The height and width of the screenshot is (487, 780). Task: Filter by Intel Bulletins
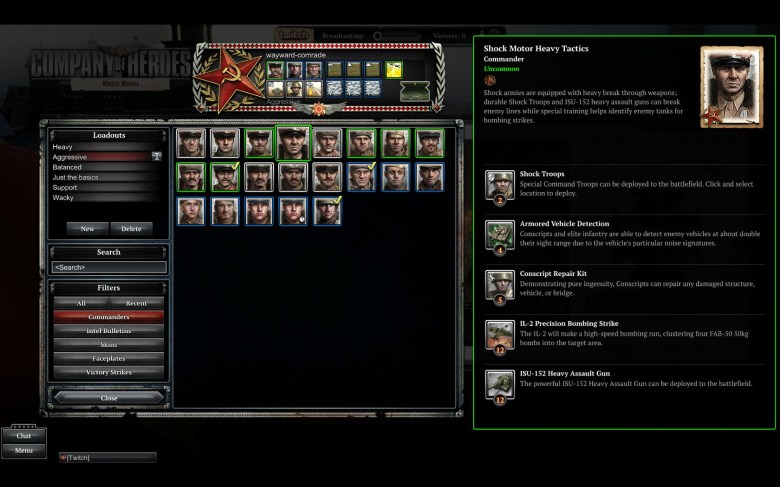point(109,331)
